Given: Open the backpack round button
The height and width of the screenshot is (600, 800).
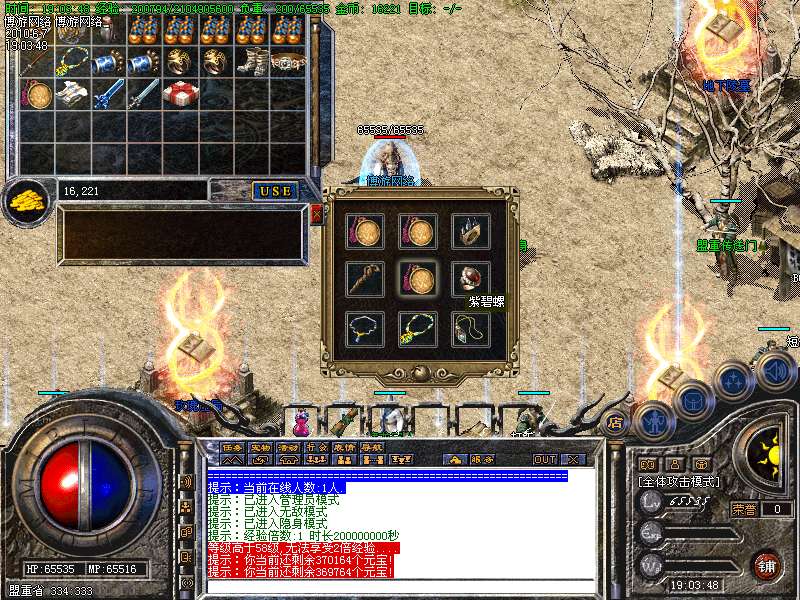Looking at the screenshot, I should click(691, 400).
